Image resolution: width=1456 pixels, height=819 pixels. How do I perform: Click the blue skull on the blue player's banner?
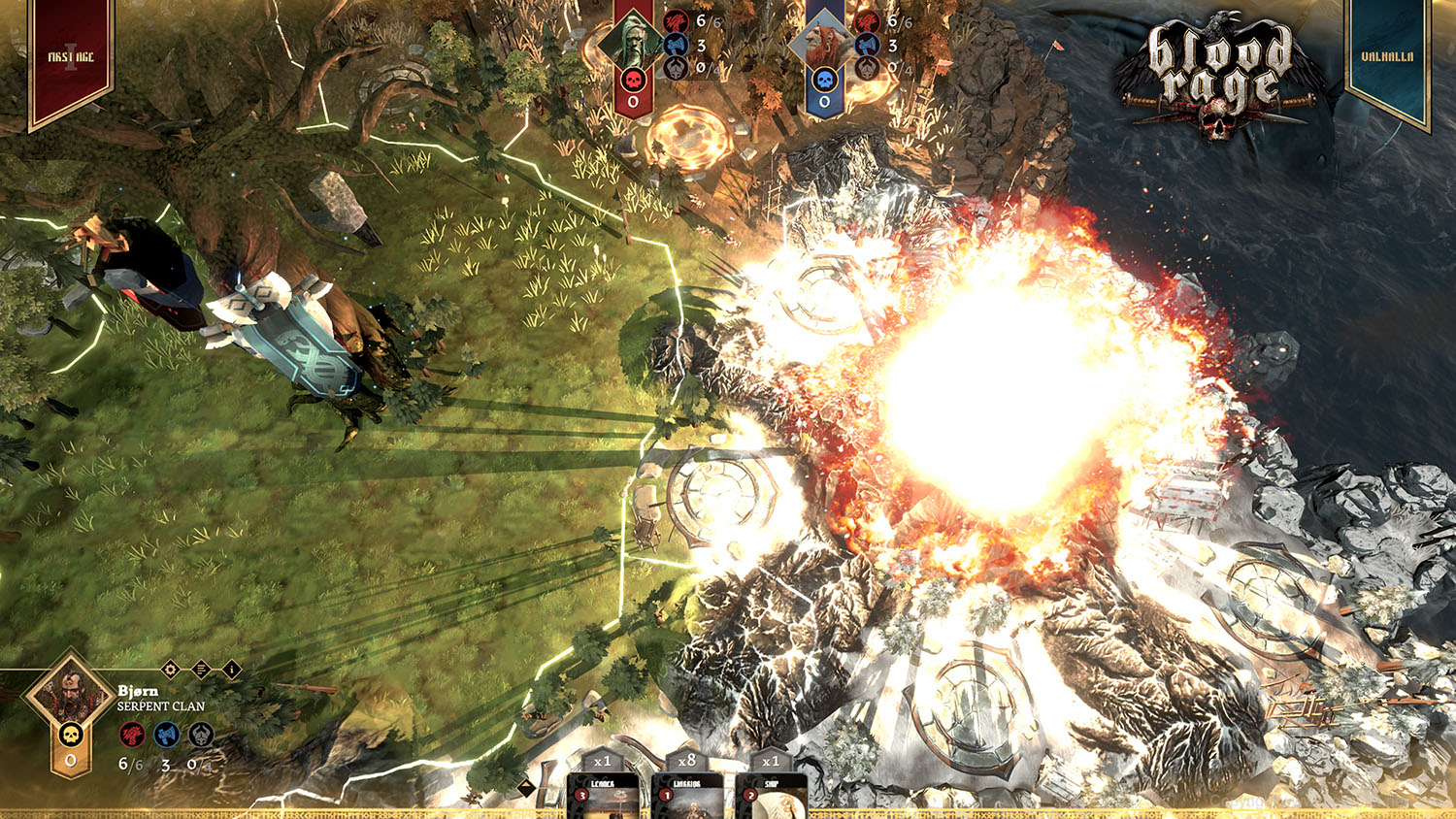(825, 81)
